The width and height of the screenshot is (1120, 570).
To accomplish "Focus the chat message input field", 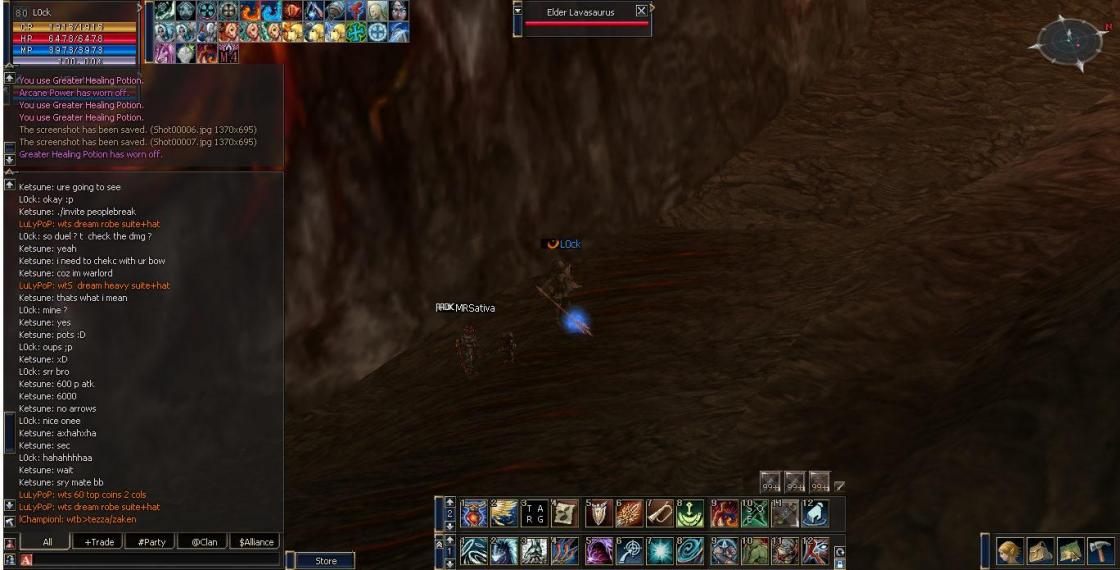I will click(150, 559).
